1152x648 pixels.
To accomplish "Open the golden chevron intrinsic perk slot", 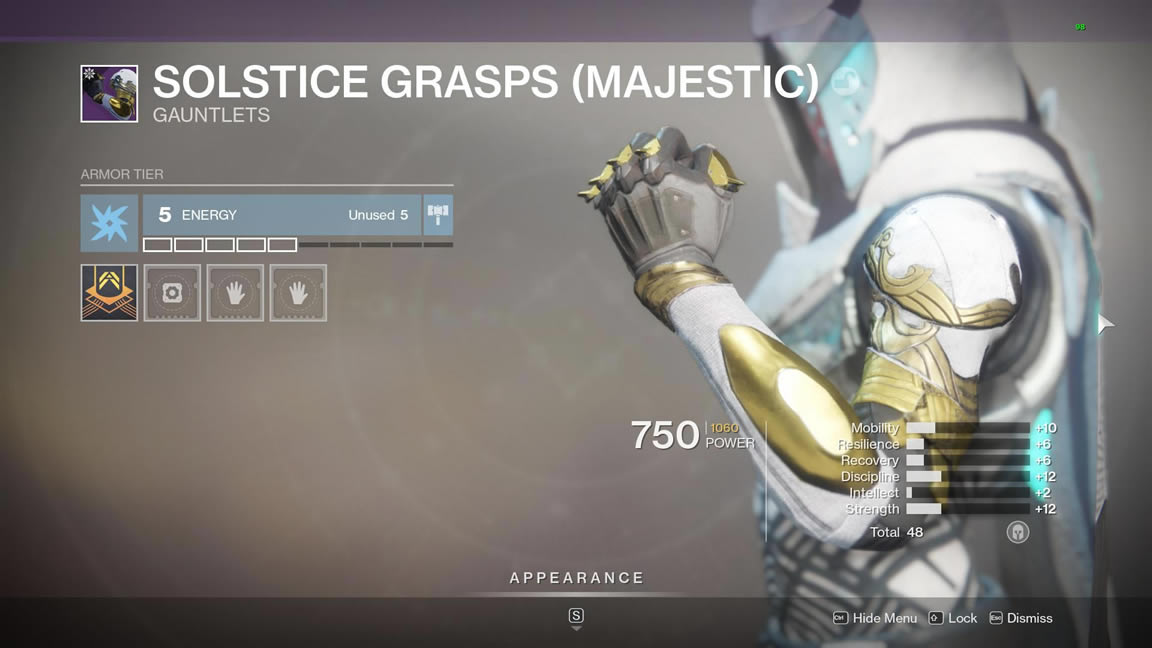I will (x=109, y=293).
